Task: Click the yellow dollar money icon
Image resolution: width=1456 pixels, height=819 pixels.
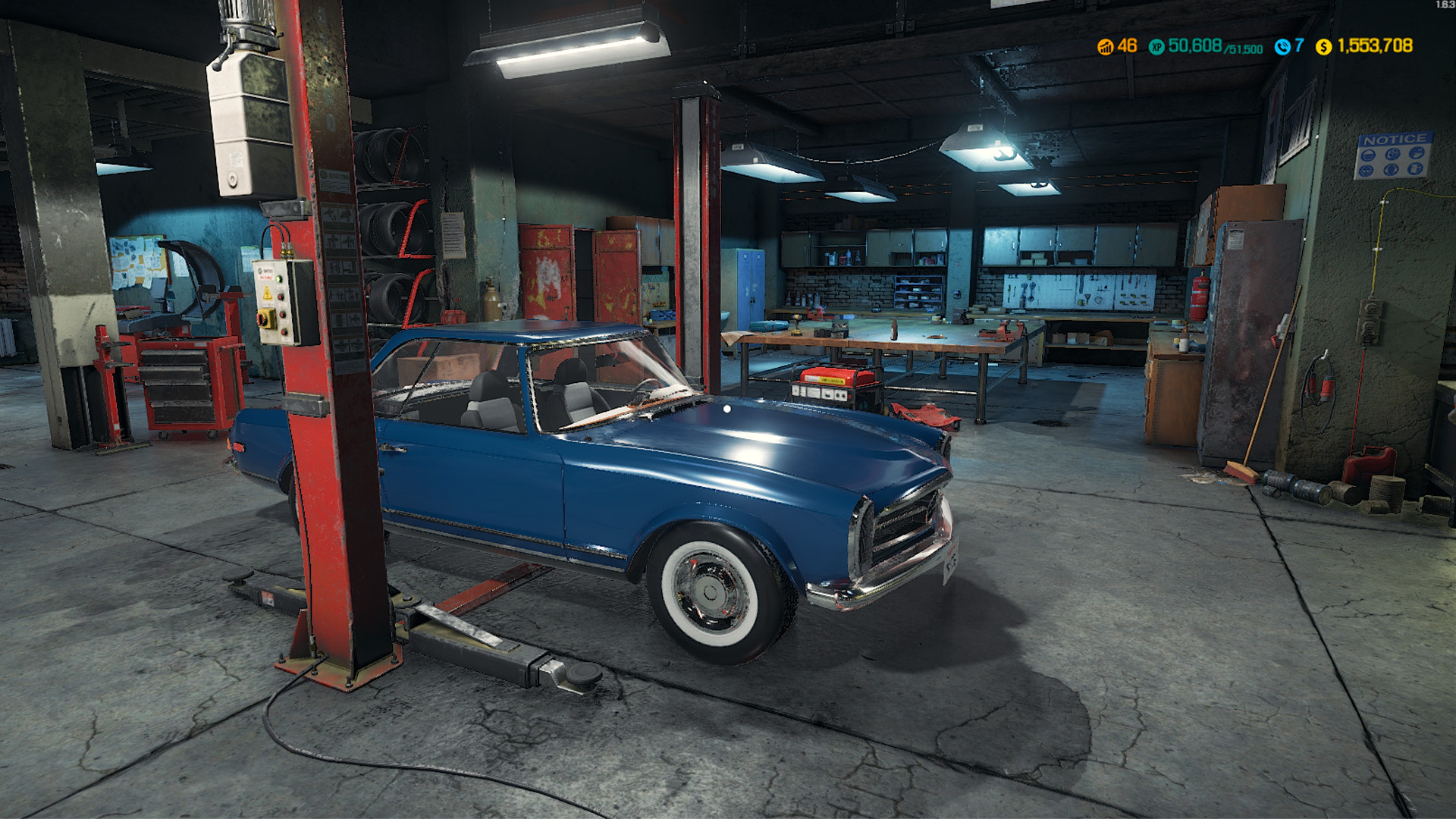Action: (1323, 46)
